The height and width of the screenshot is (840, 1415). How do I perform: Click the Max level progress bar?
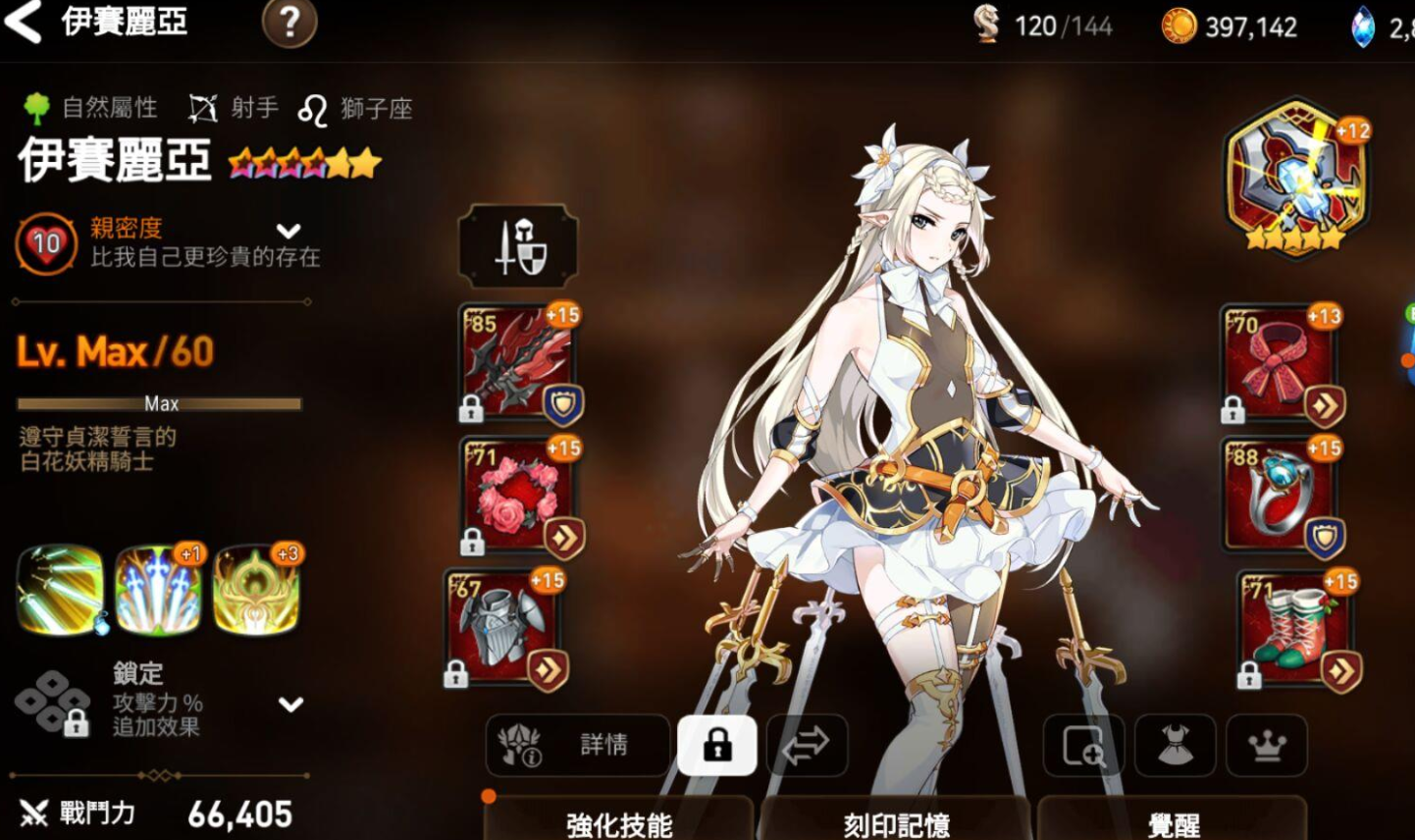[159, 403]
